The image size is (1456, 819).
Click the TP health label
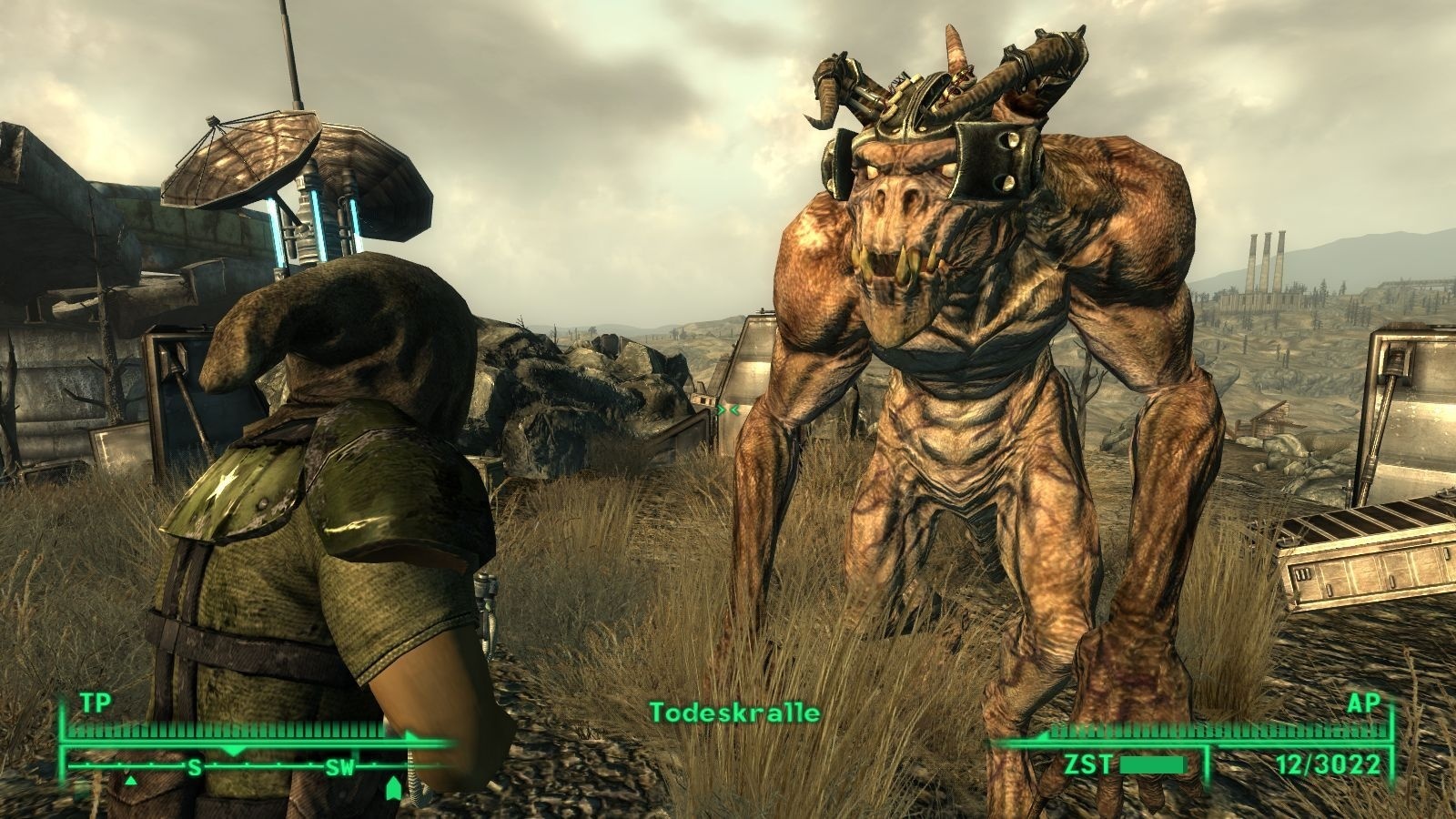pyautogui.click(x=96, y=703)
